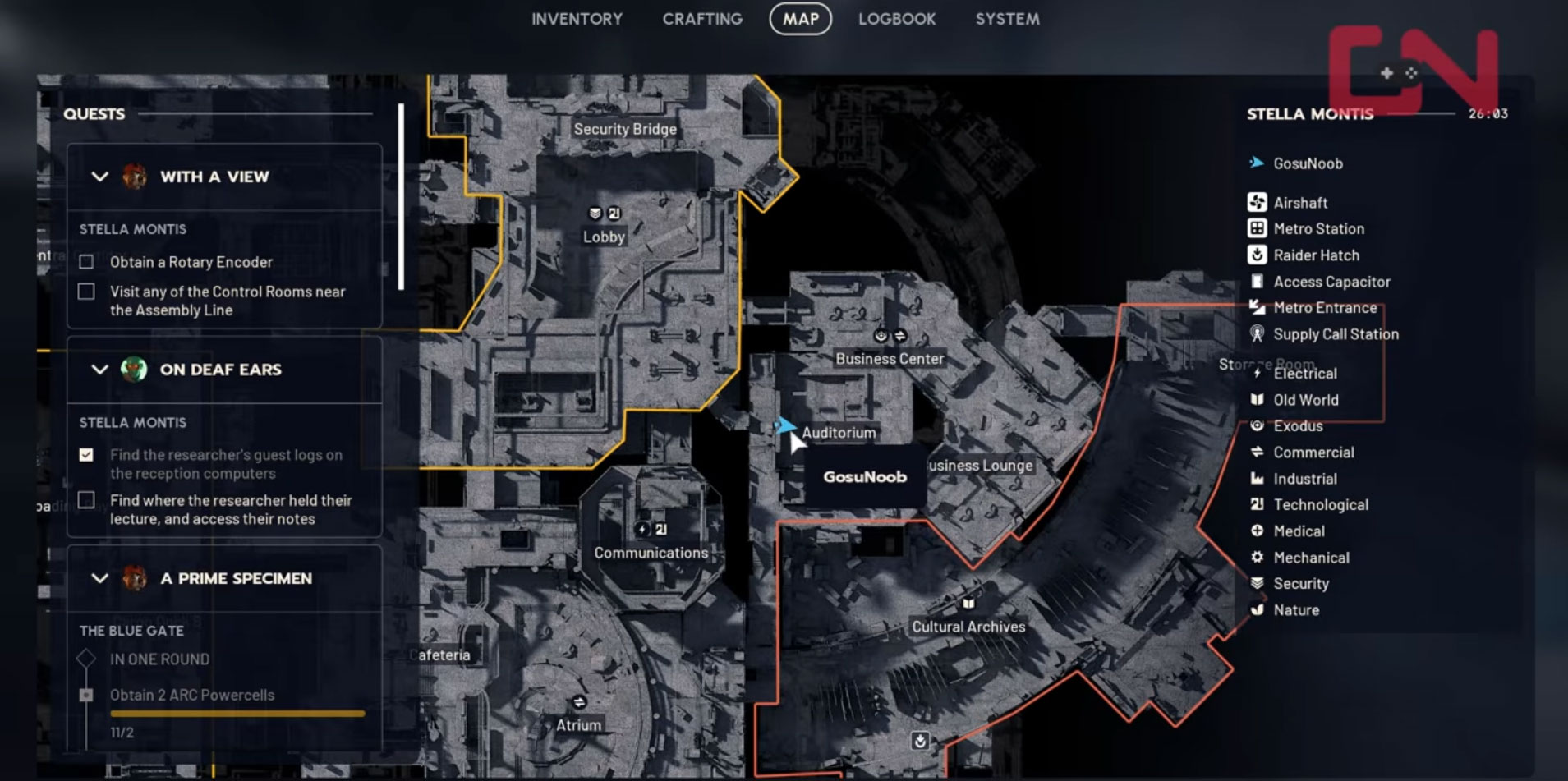Collapse the A Prime Specimen quest
The width and height of the screenshot is (1568, 781).
pyautogui.click(x=100, y=578)
